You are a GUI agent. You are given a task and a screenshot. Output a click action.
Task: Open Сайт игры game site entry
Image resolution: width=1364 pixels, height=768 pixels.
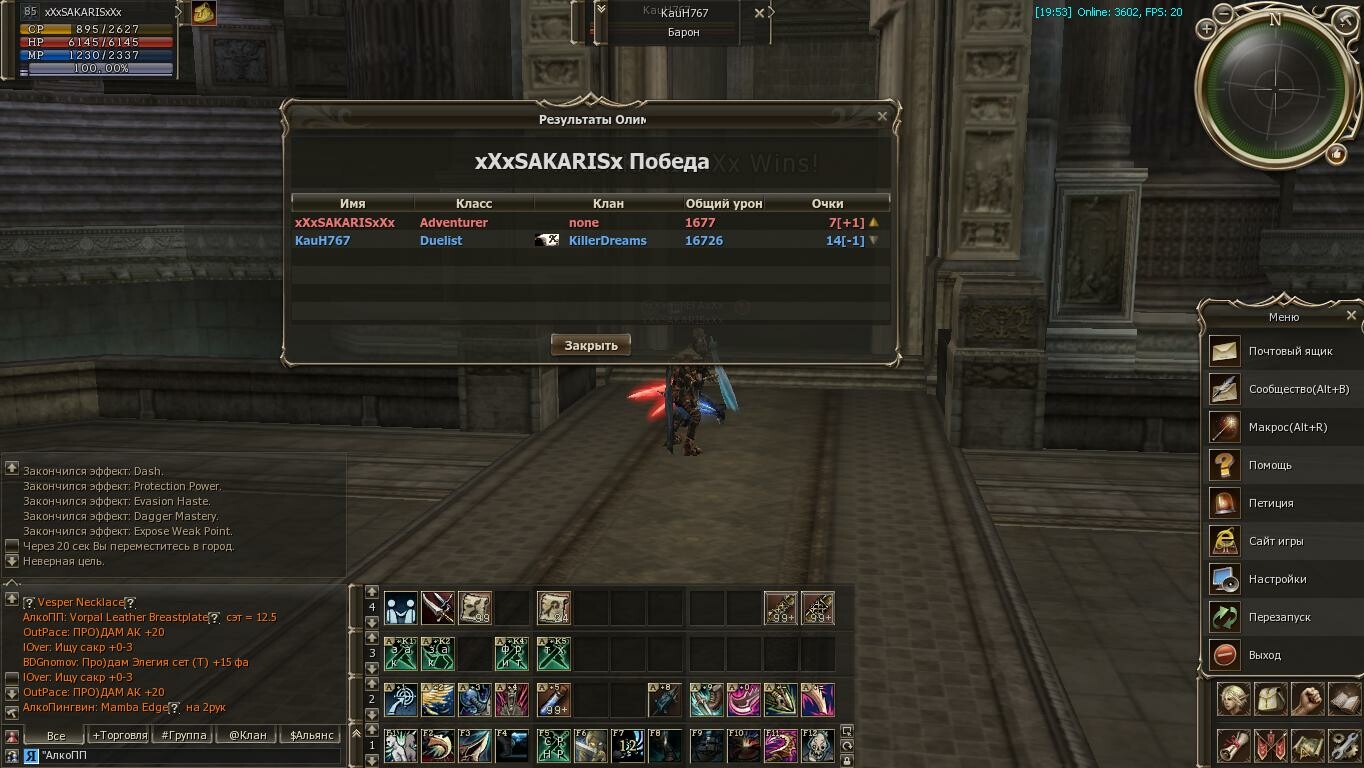[x=1275, y=541]
